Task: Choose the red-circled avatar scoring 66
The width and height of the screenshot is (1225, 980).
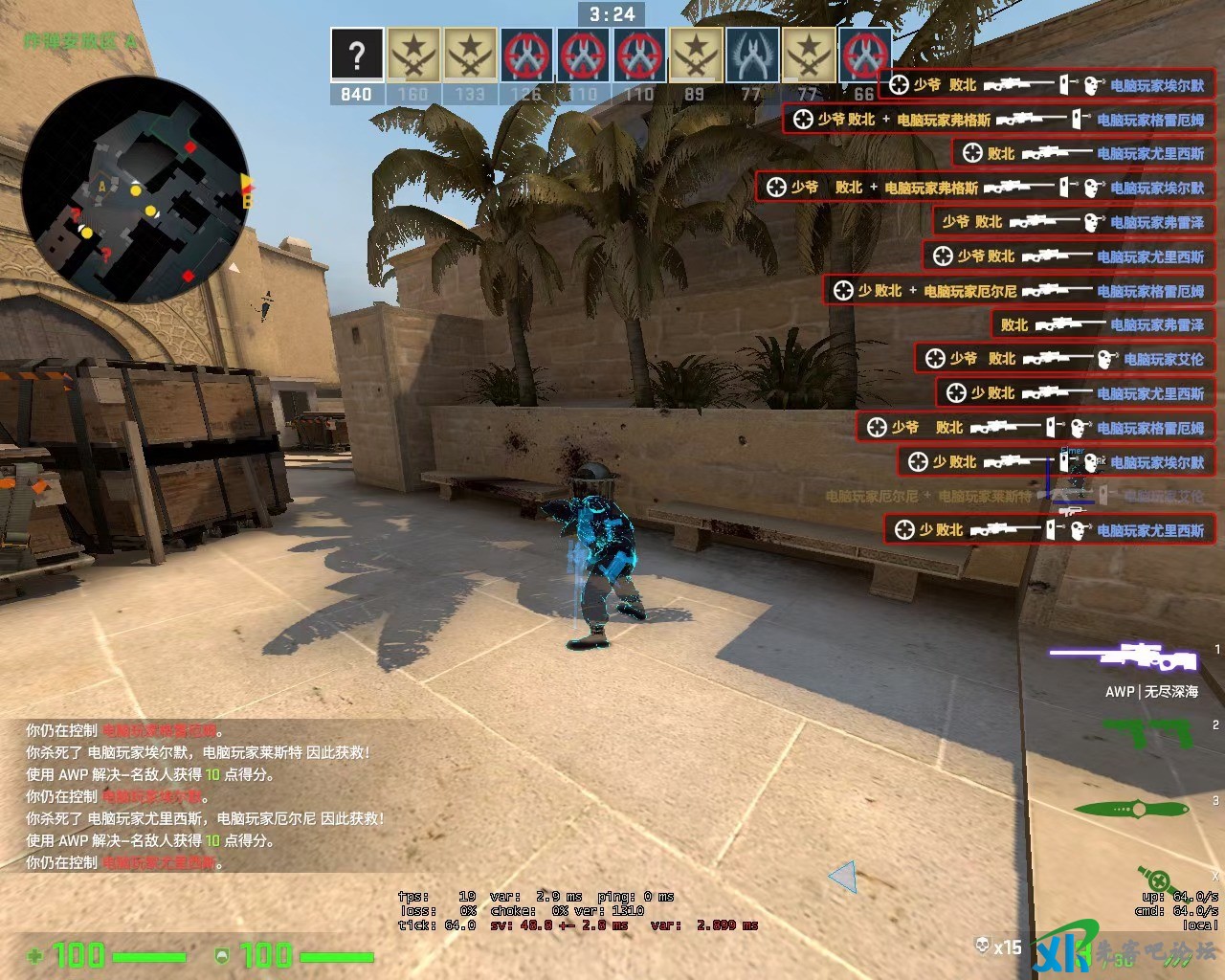Action: click(864, 55)
